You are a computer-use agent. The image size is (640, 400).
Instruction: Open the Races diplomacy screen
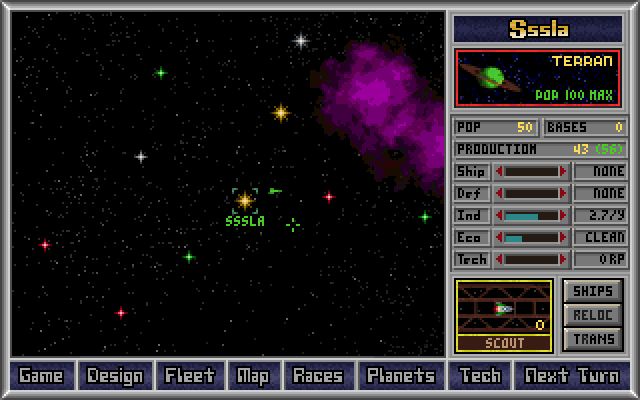coord(318,376)
